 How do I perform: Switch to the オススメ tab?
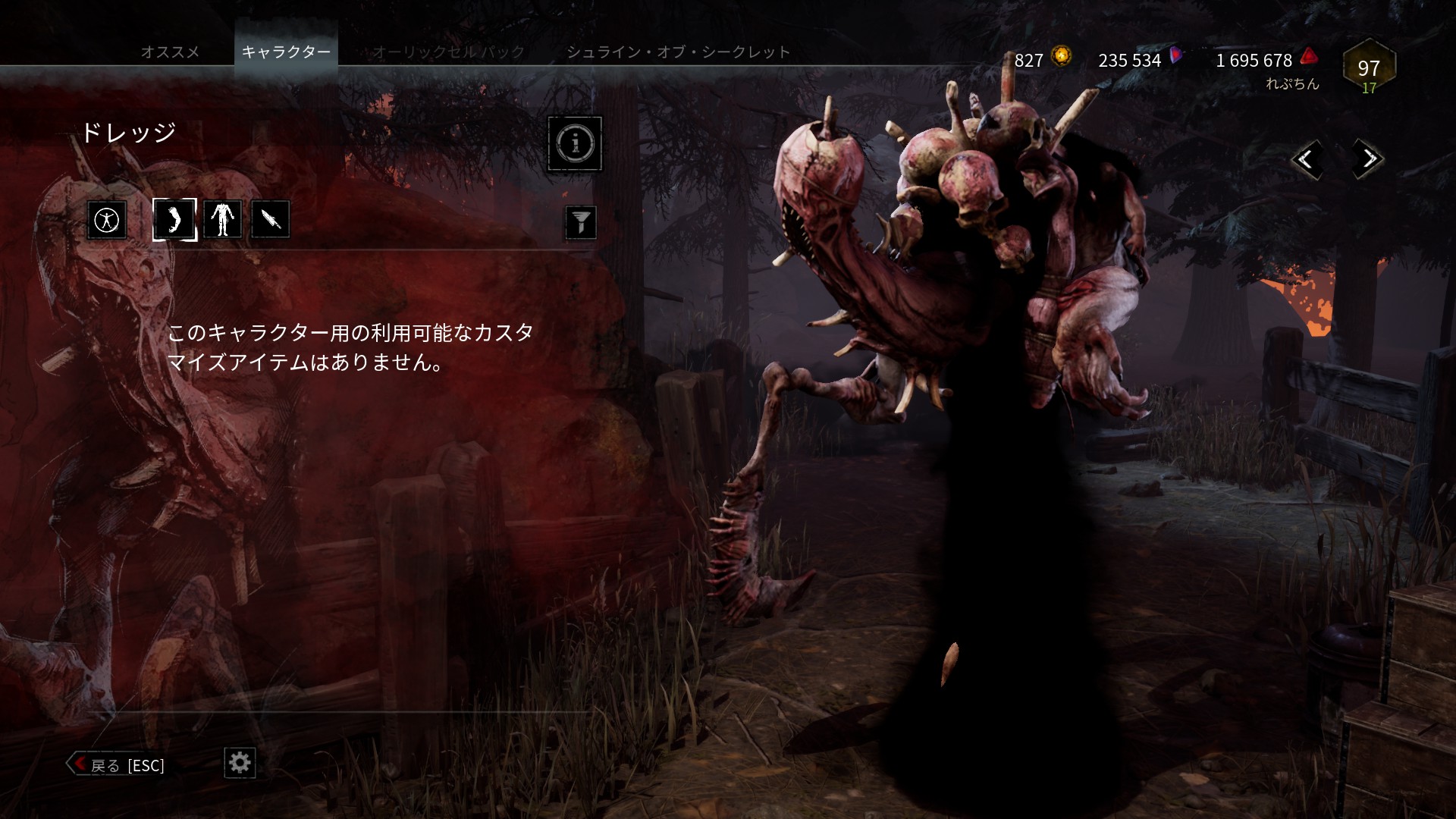[170, 52]
